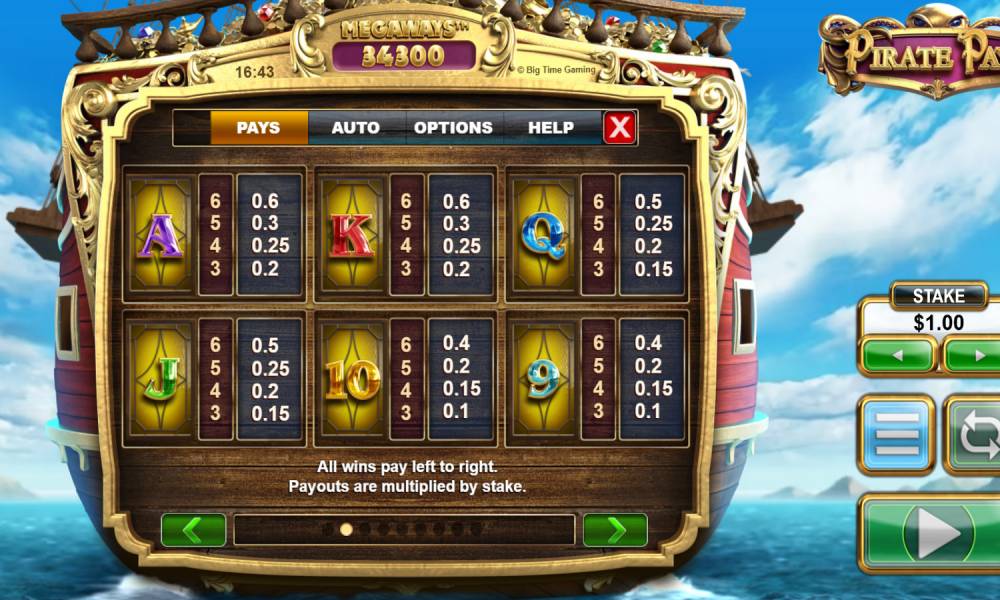Screen dimensions: 1000x600
Task: Show the HELP tab
Action: [x=550, y=128]
